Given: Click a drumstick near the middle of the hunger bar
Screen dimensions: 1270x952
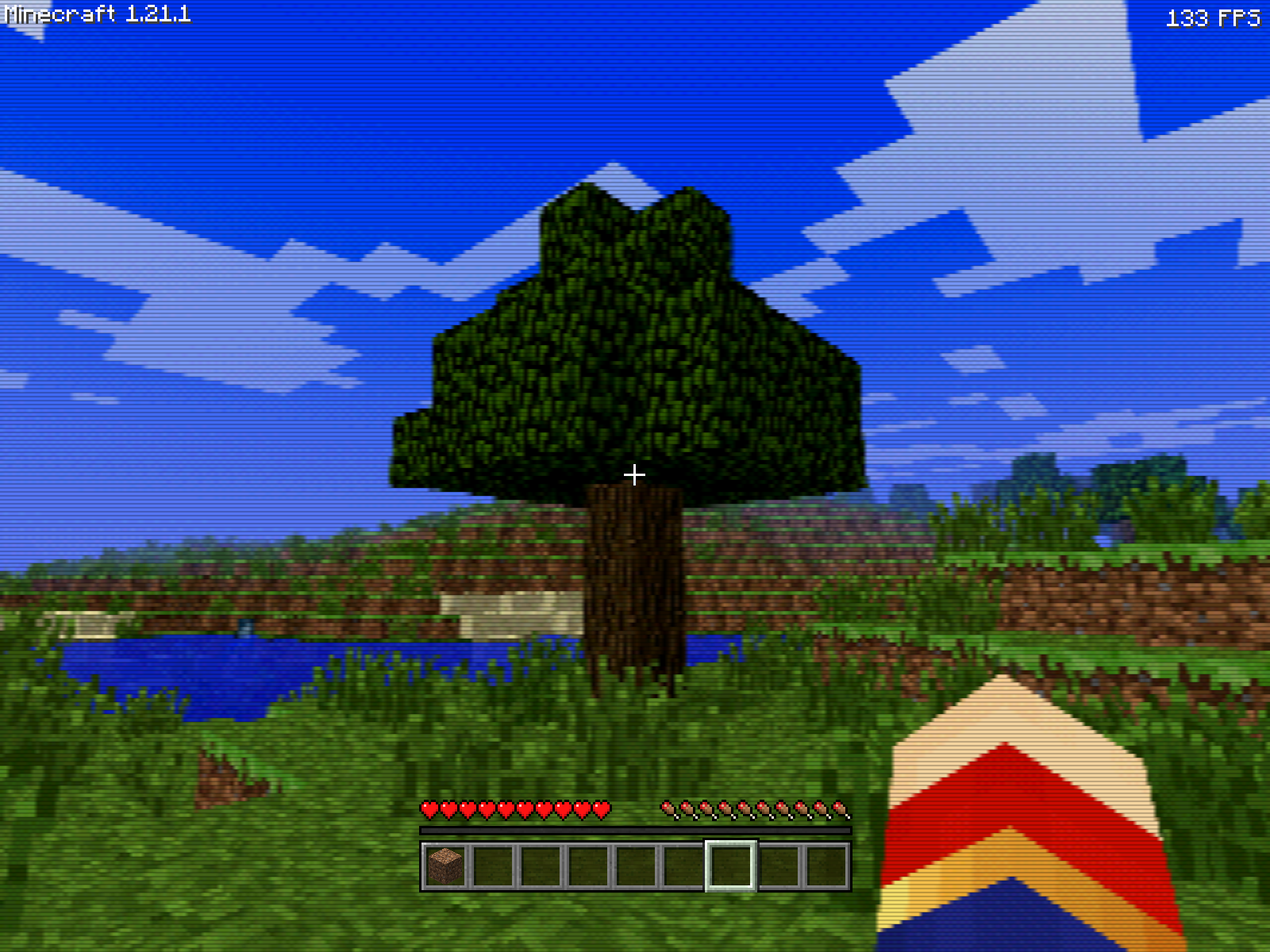Looking at the screenshot, I should (754, 811).
